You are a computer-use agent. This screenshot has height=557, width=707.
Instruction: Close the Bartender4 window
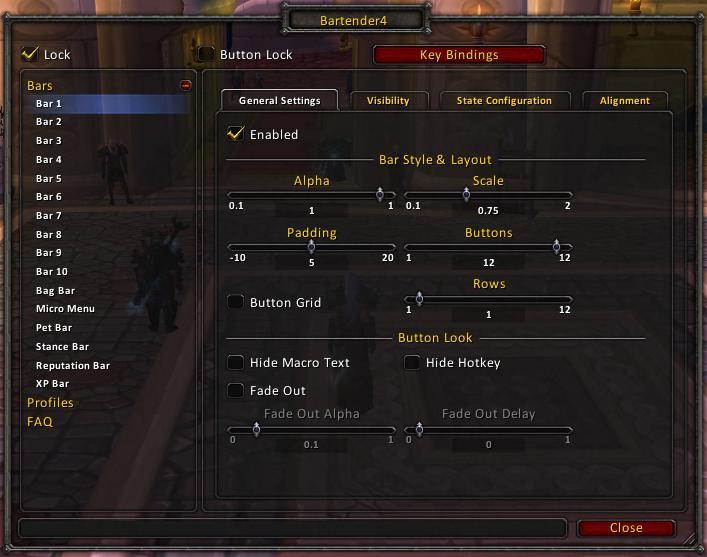point(626,528)
